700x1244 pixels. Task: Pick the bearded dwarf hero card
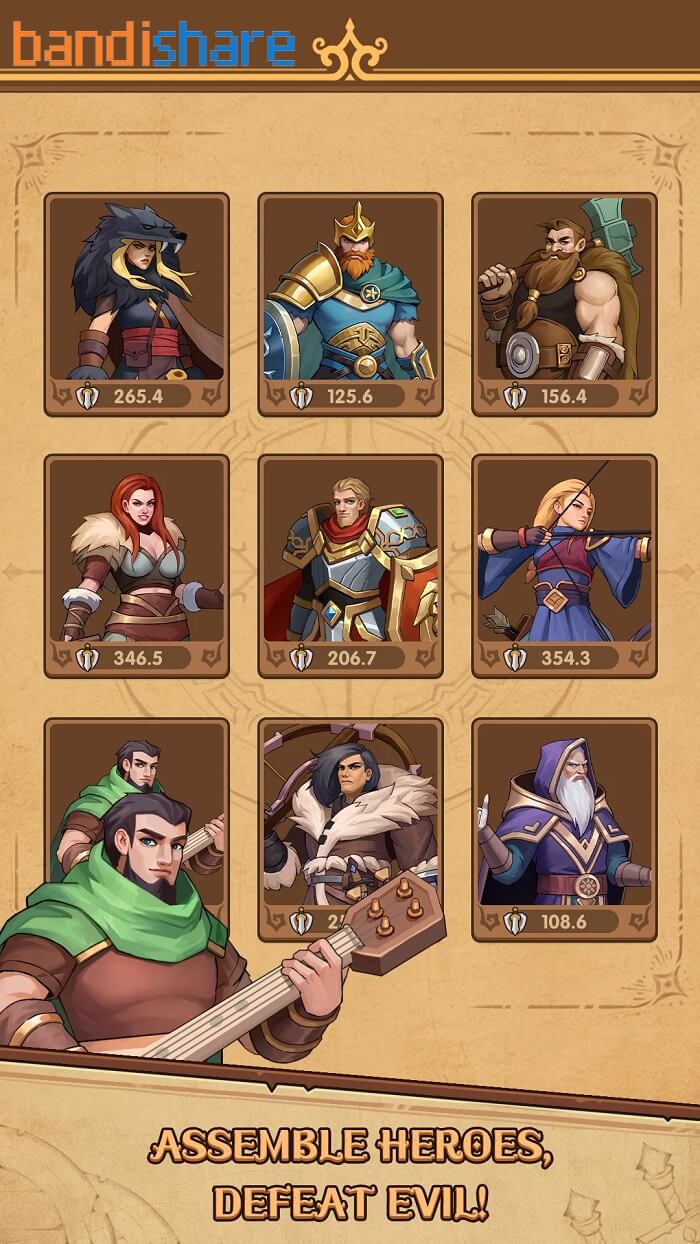coord(564,303)
